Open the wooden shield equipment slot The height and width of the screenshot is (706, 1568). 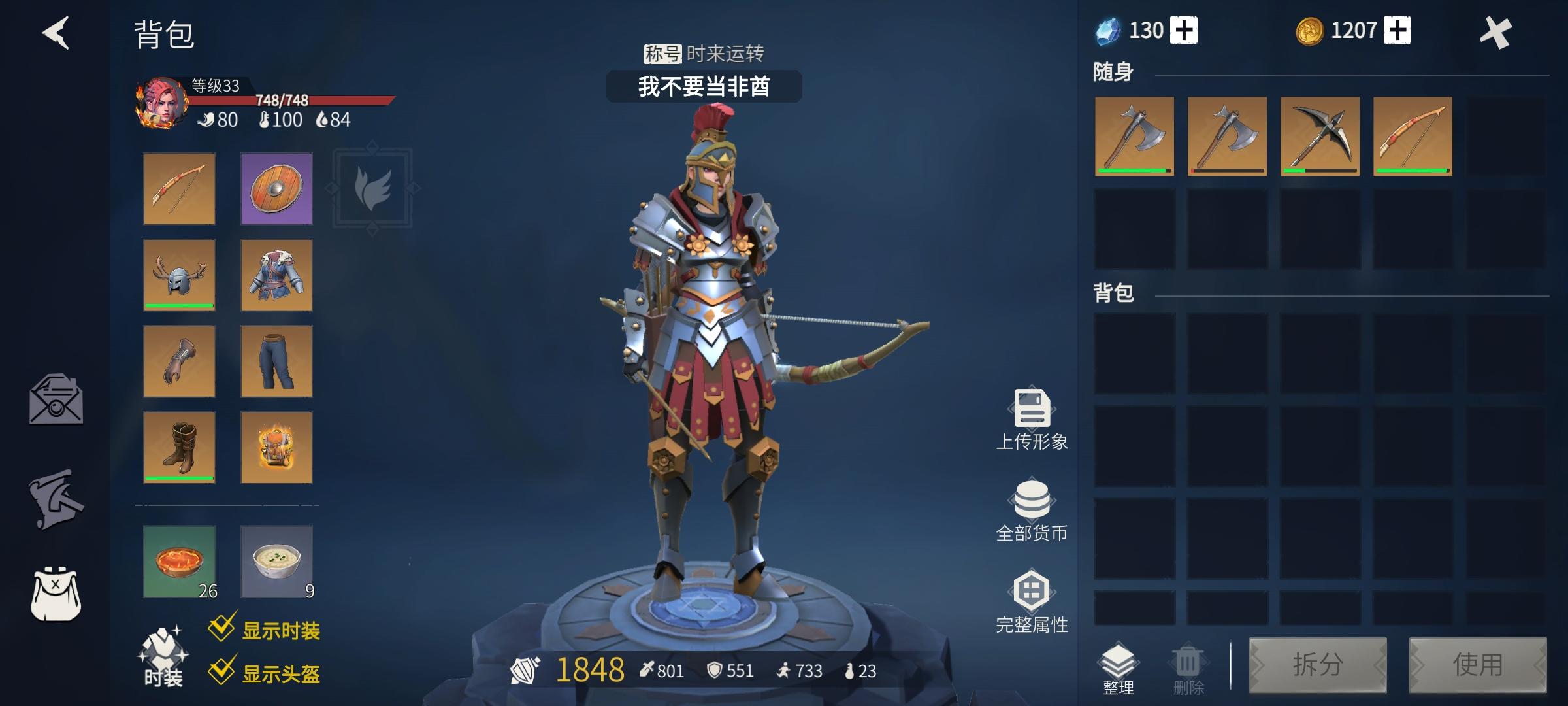[x=274, y=190]
